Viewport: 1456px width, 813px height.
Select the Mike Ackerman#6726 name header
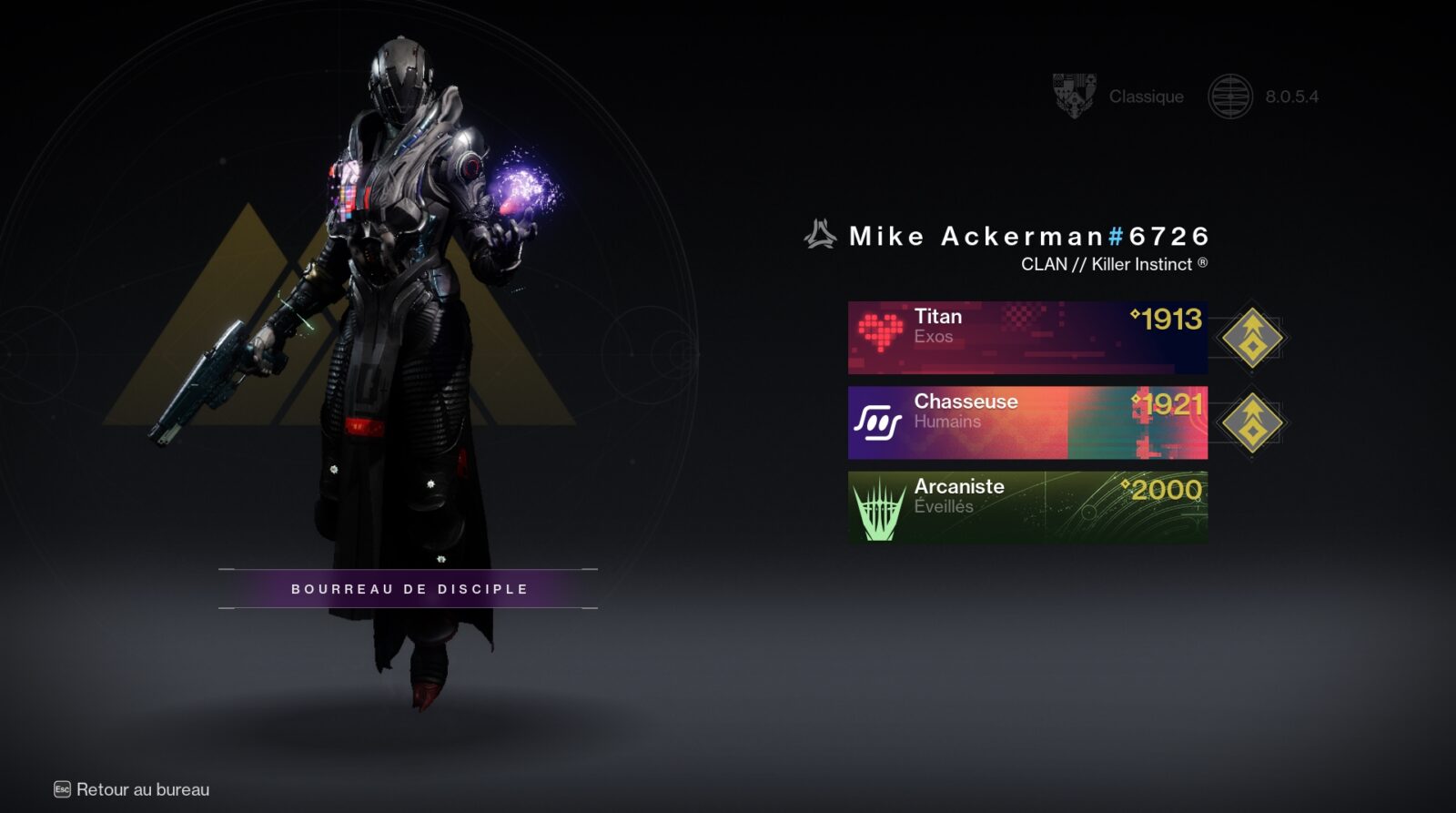click(x=1026, y=235)
